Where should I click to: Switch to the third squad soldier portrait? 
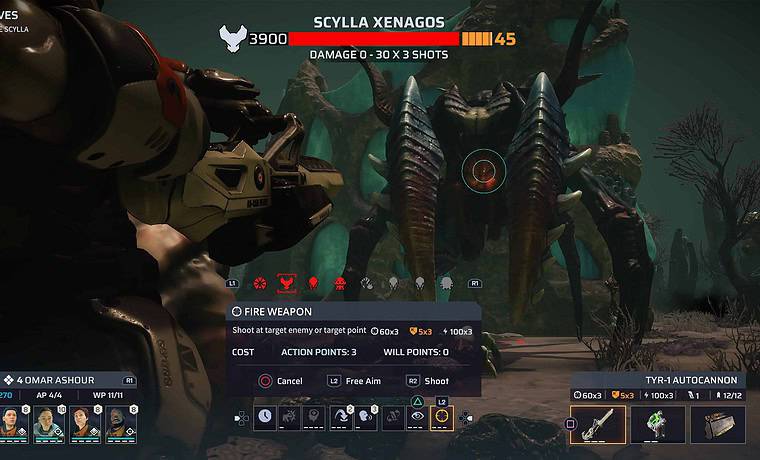pos(83,424)
